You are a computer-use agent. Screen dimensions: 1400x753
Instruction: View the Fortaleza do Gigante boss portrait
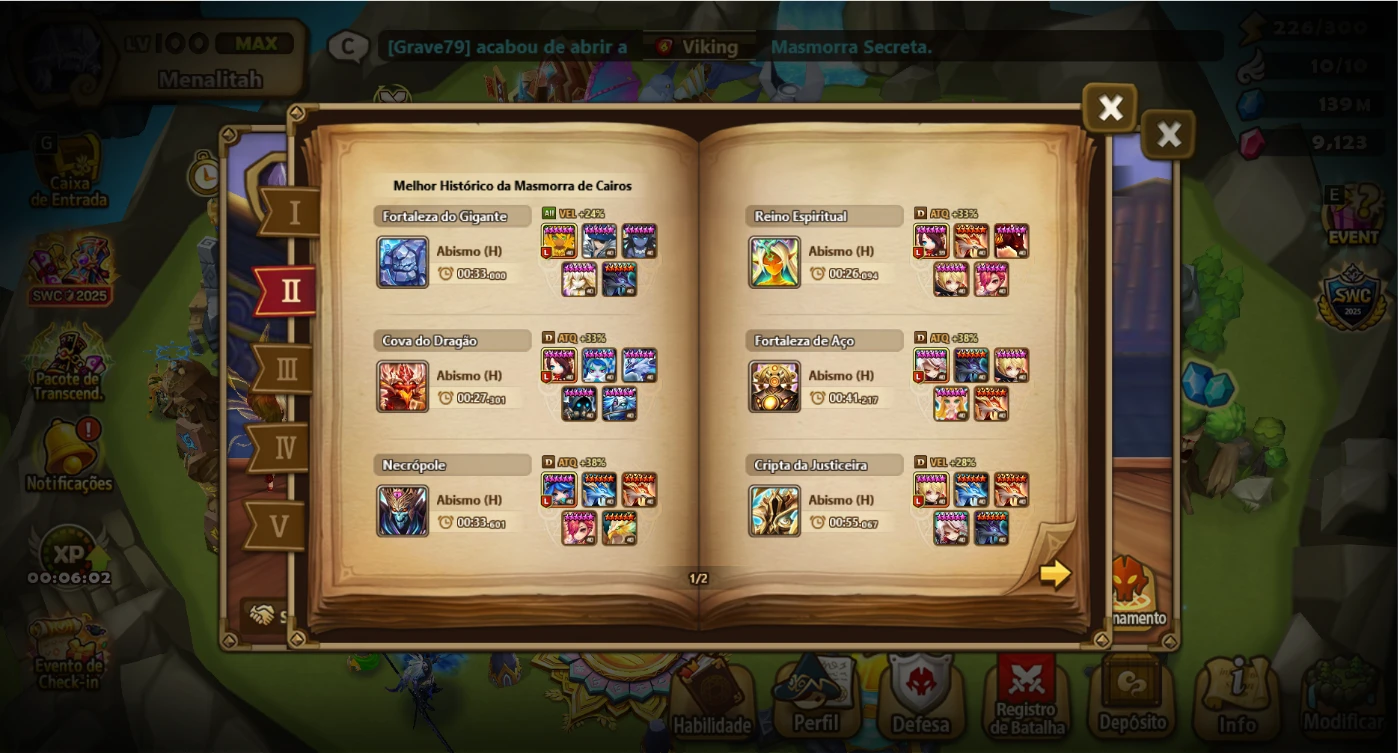click(x=404, y=260)
